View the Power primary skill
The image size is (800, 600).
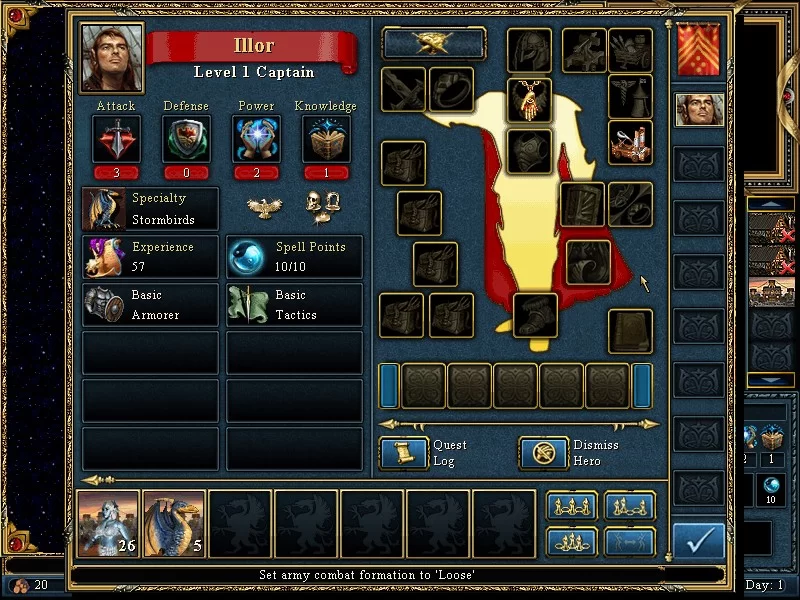[x=256, y=138]
